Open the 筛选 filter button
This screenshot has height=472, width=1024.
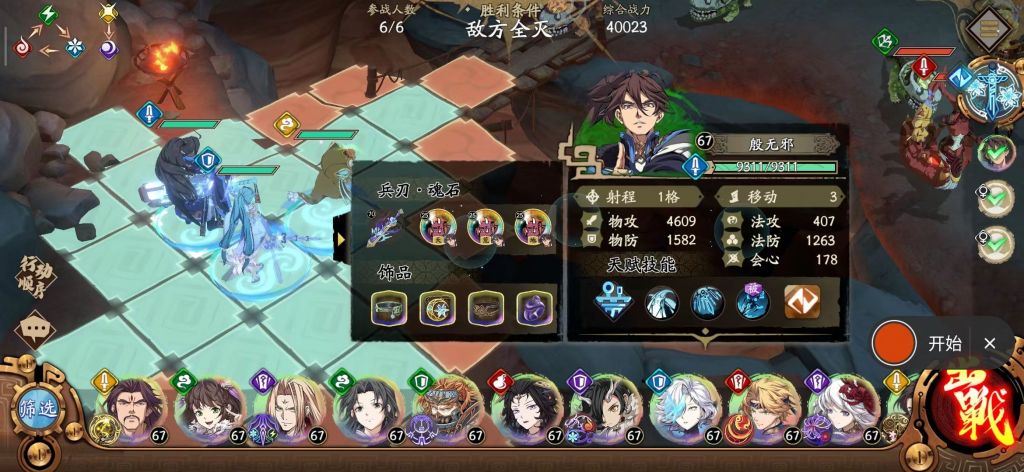[37, 410]
